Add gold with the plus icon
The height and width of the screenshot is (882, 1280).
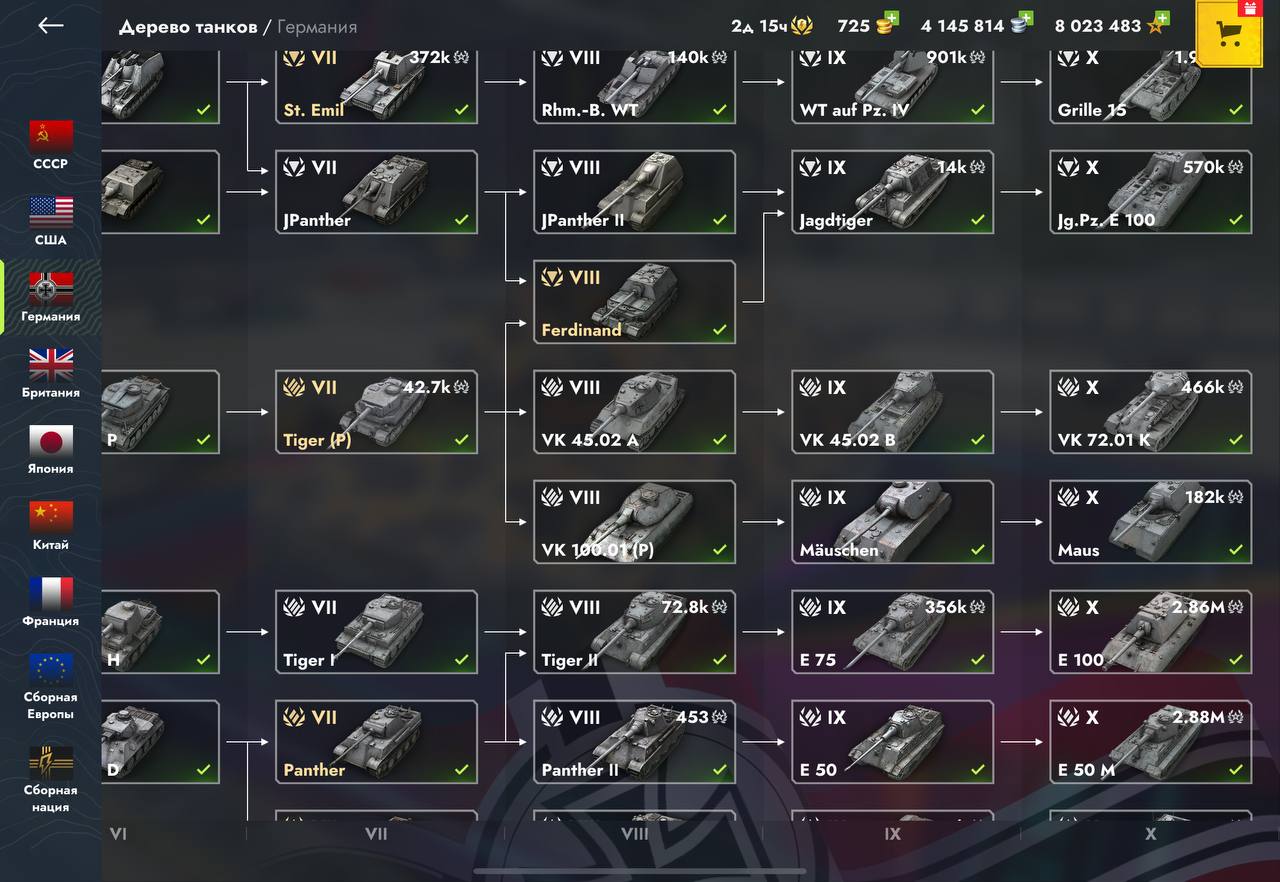pyautogui.click(x=891, y=19)
